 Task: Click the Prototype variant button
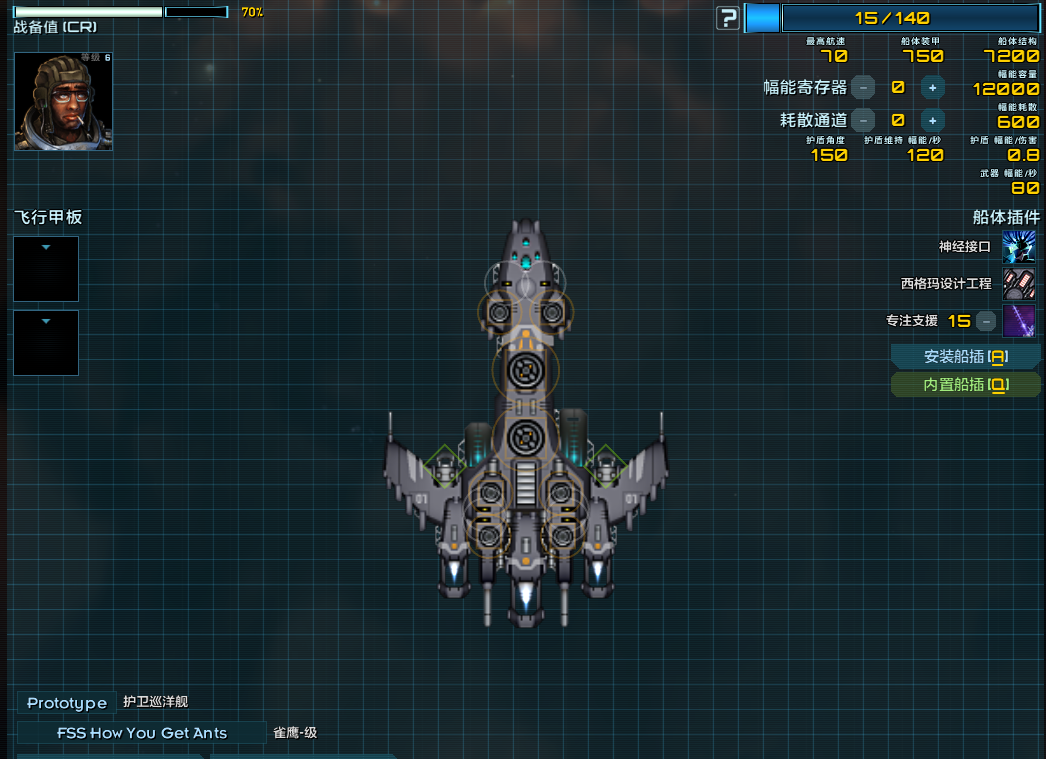(x=67, y=703)
